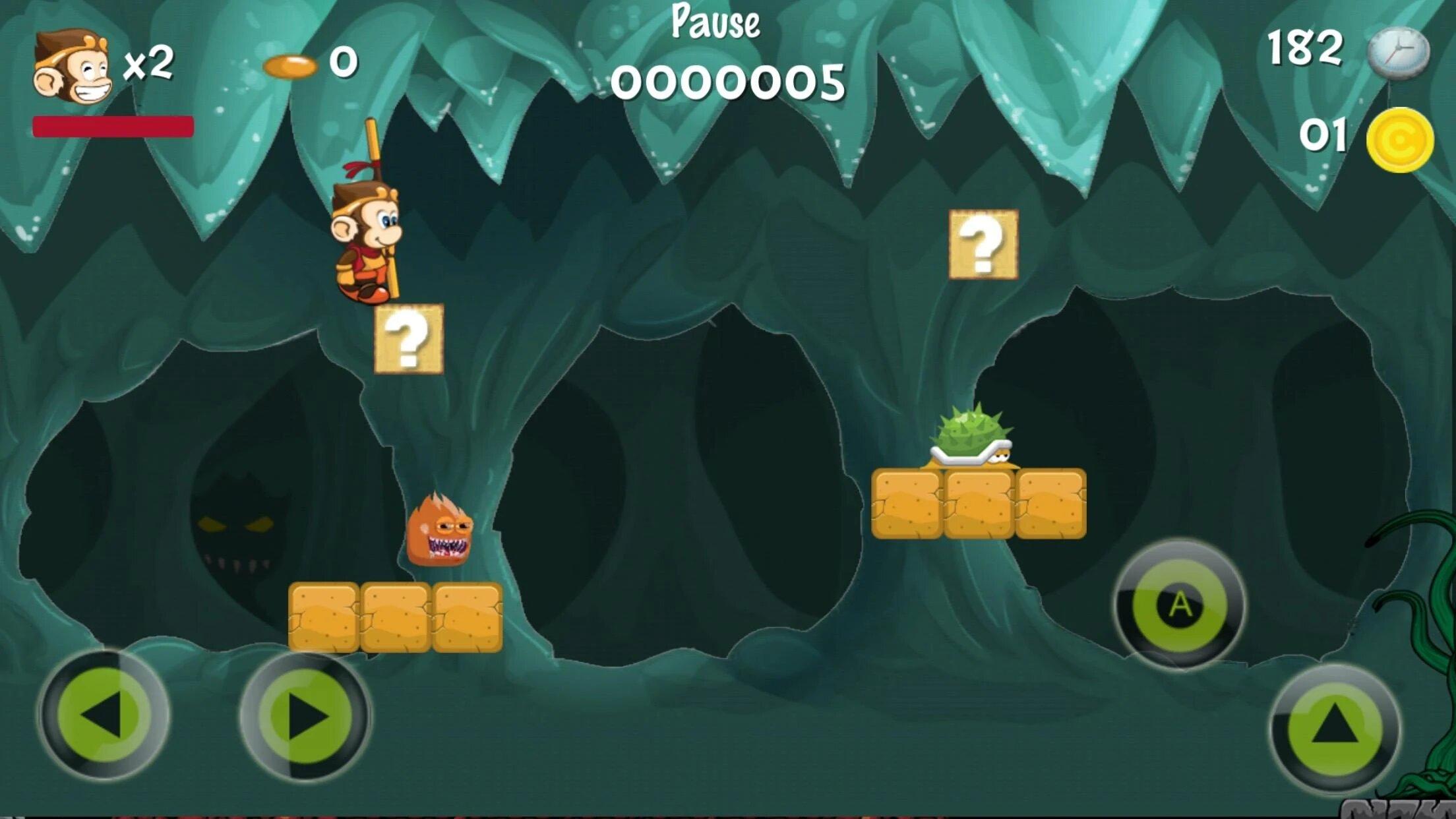Tap the up arrow jump button

[x=1335, y=727]
